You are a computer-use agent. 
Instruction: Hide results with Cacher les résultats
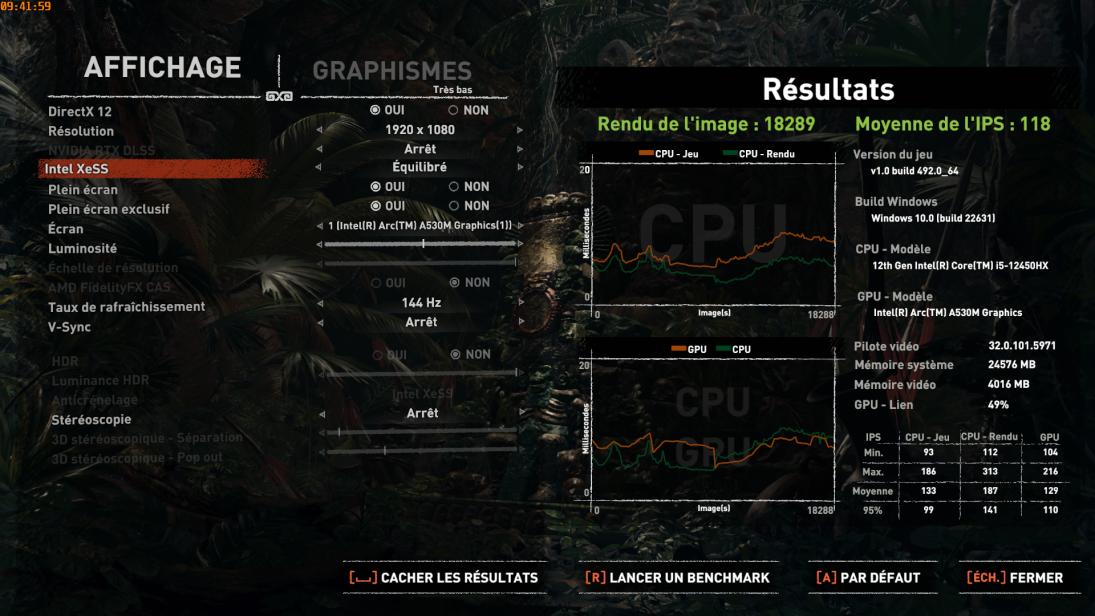(443, 577)
